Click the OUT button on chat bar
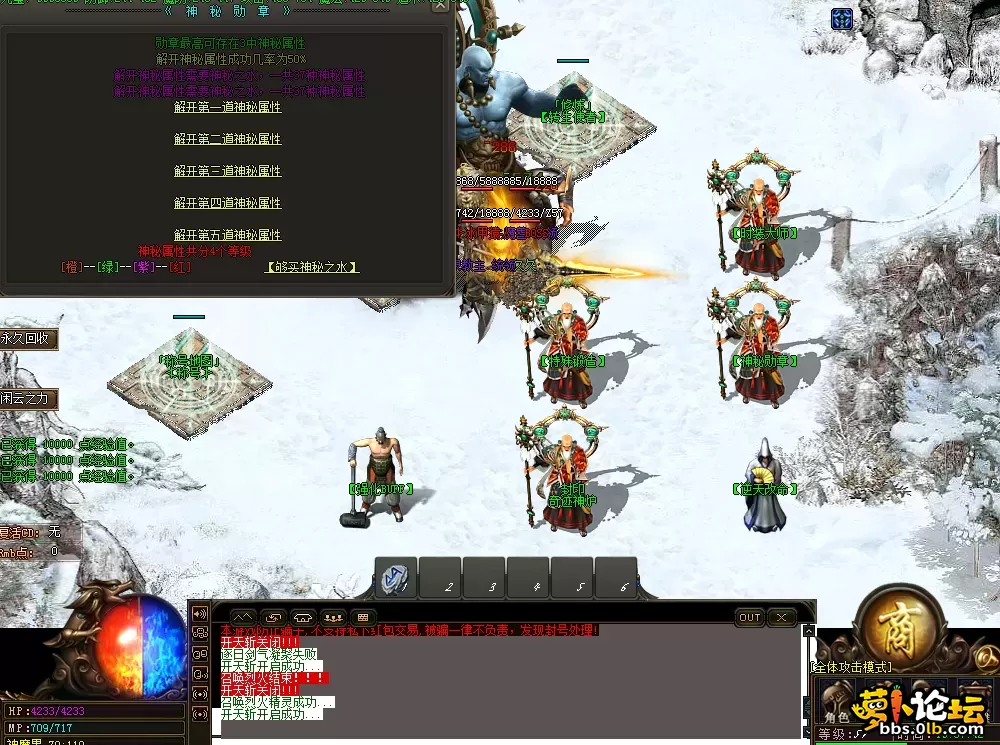1000x745 pixels. pos(750,618)
